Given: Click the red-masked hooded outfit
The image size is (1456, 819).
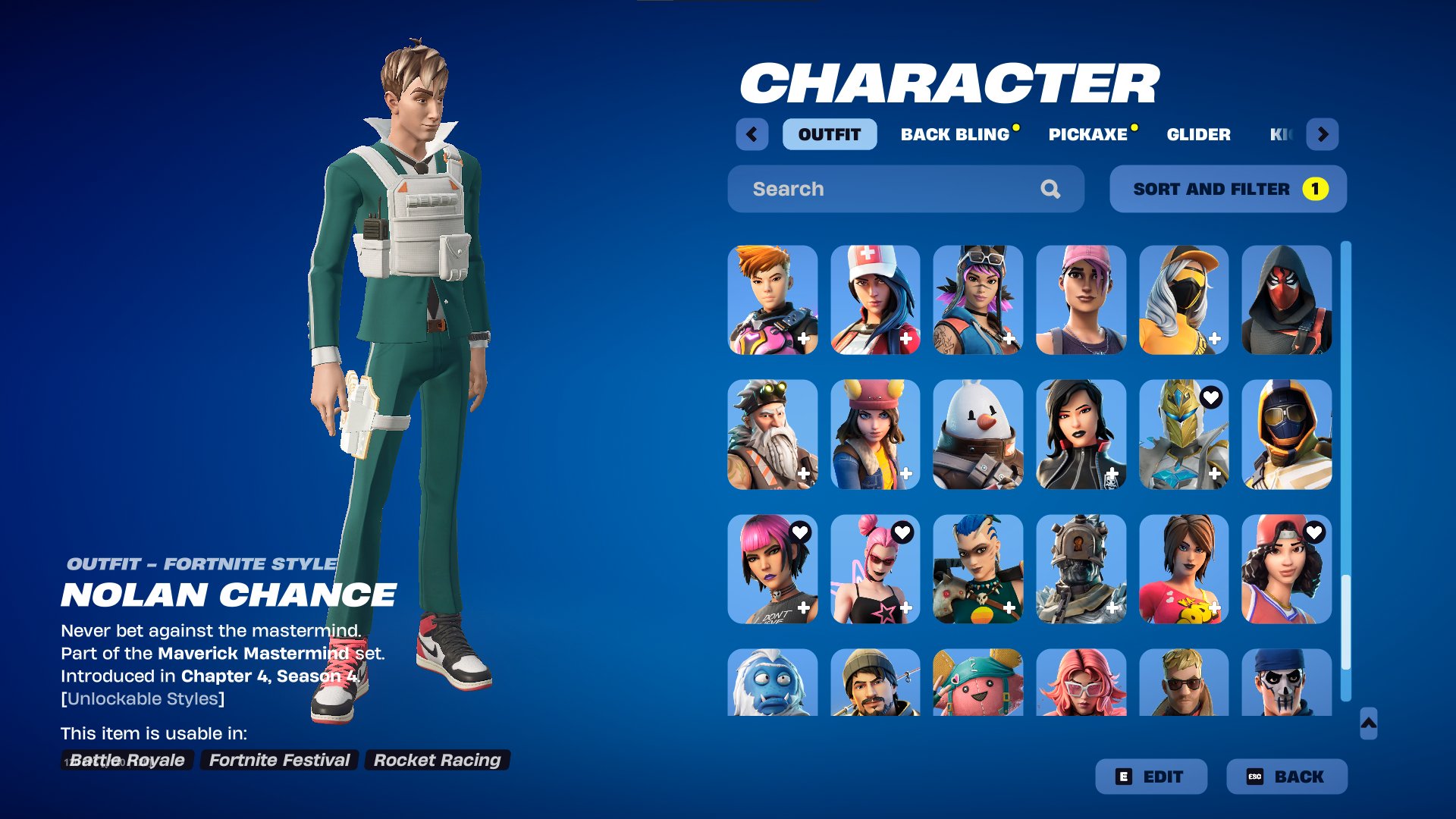Looking at the screenshot, I should click(x=1288, y=300).
